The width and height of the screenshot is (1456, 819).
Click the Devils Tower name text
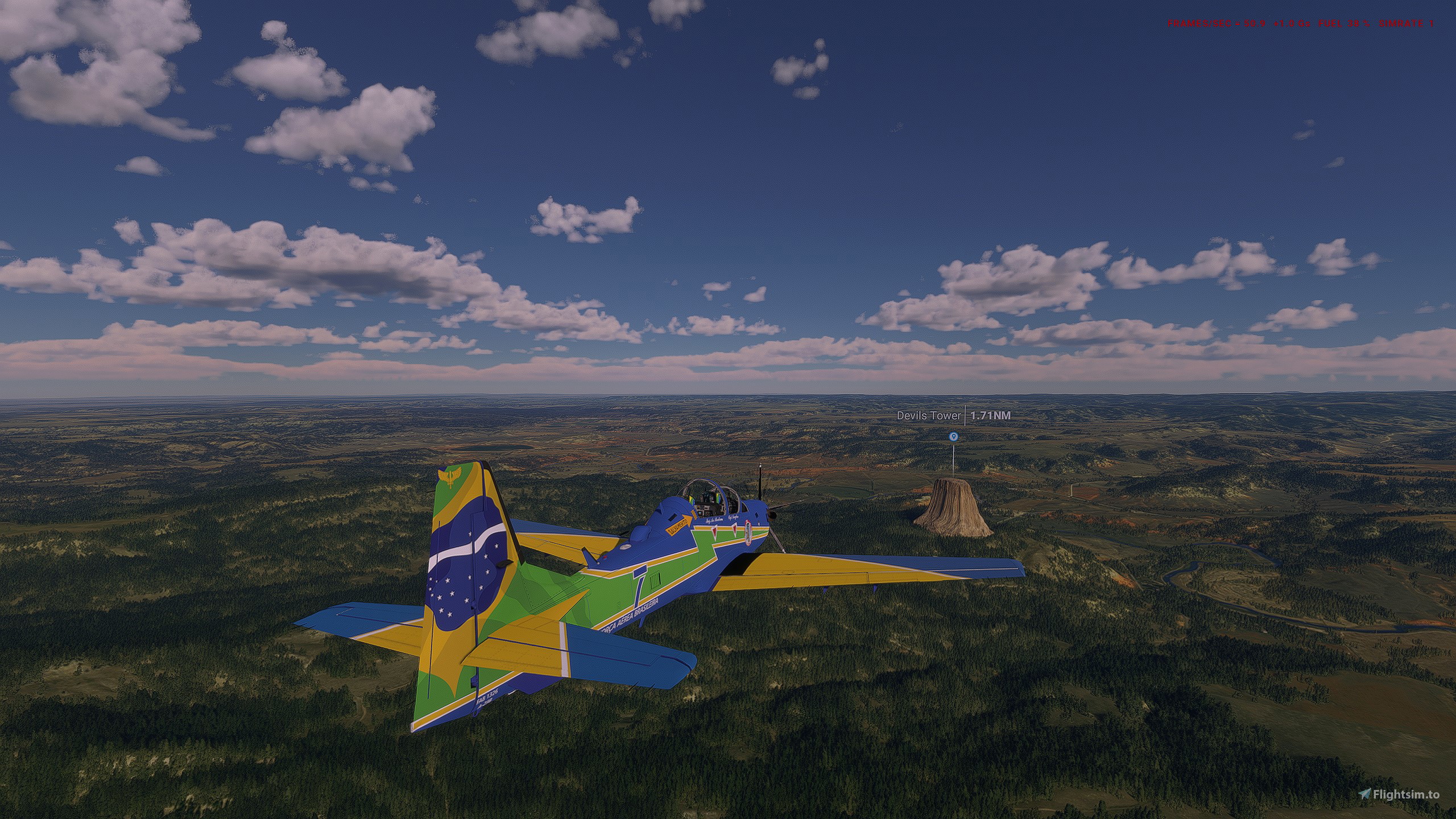929,415
